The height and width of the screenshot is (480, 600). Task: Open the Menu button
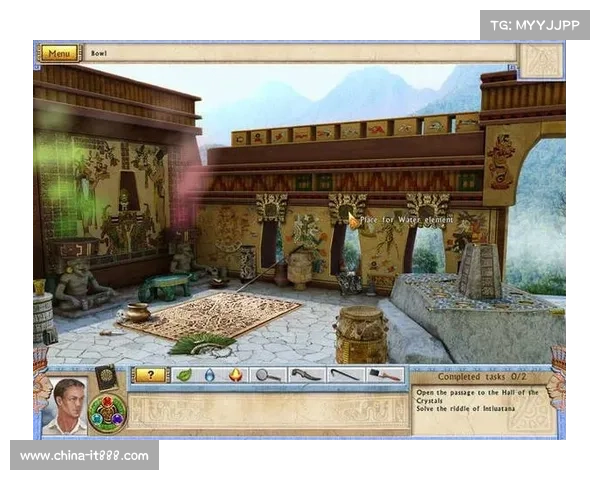(x=59, y=53)
